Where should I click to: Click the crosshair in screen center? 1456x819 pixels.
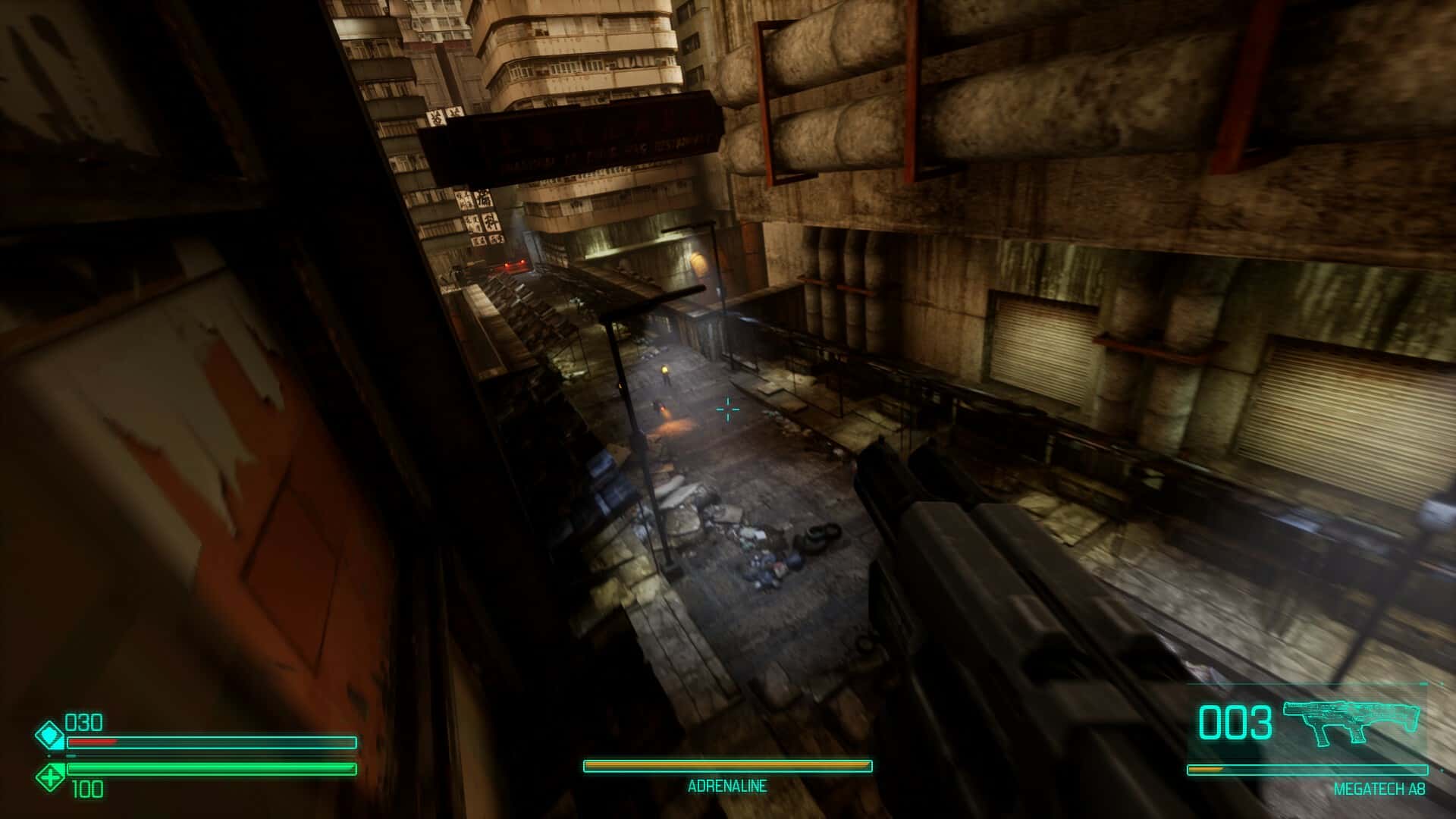(x=727, y=409)
